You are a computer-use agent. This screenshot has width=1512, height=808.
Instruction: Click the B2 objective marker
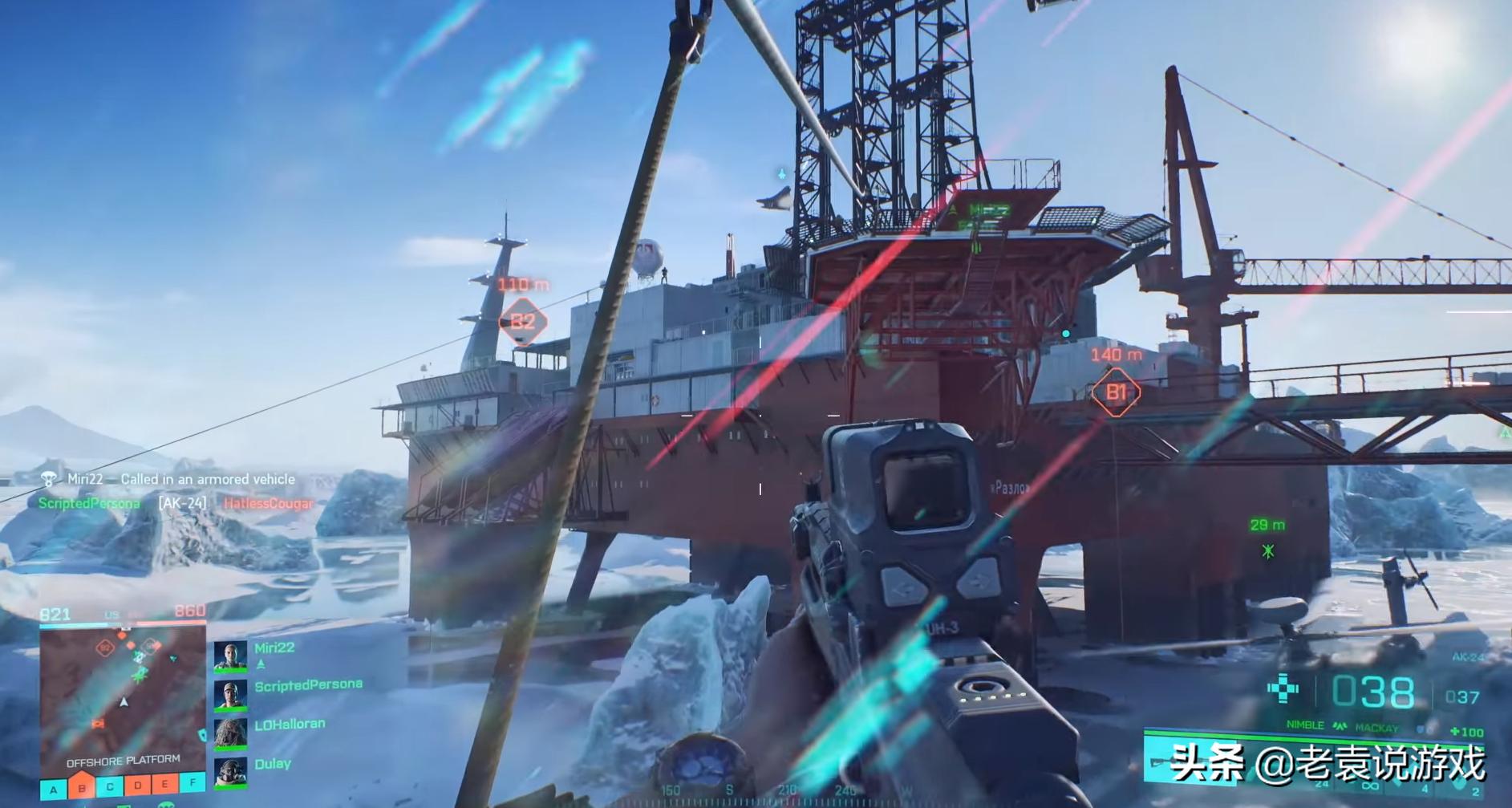pos(523,322)
